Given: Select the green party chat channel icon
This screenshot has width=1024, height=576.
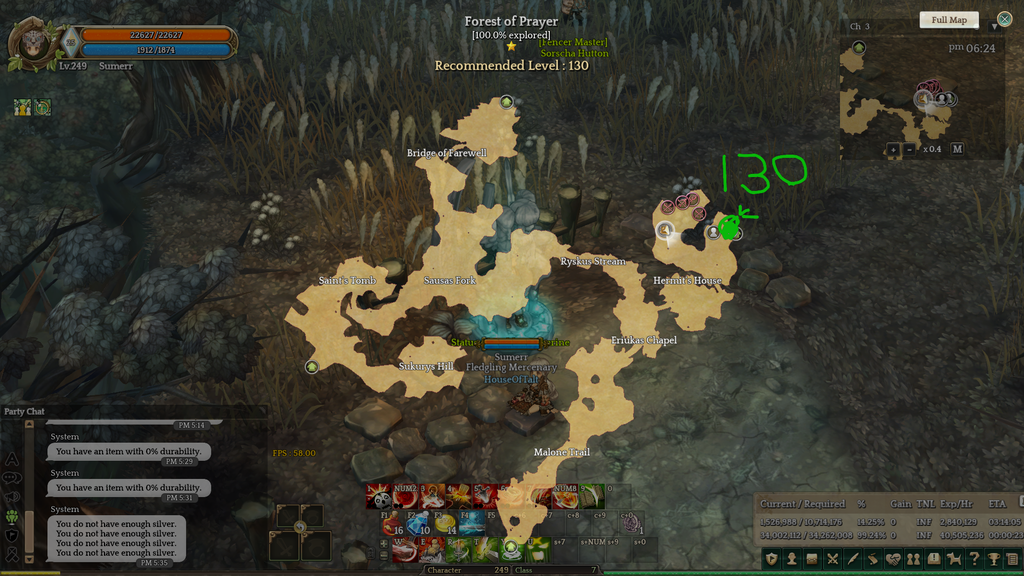Looking at the screenshot, I should point(13,517).
